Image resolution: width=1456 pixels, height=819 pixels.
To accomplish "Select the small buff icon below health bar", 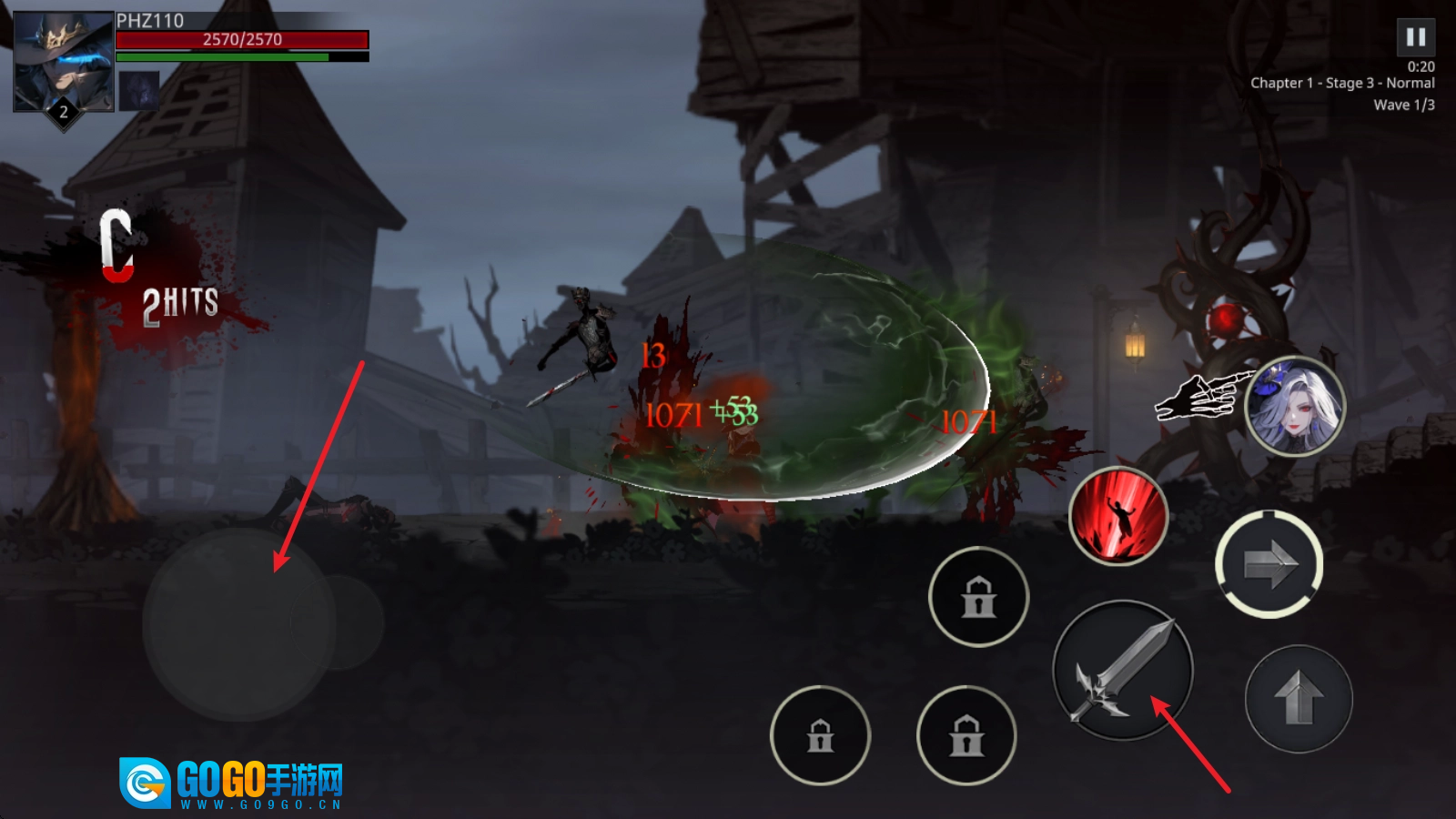I will tap(139, 90).
